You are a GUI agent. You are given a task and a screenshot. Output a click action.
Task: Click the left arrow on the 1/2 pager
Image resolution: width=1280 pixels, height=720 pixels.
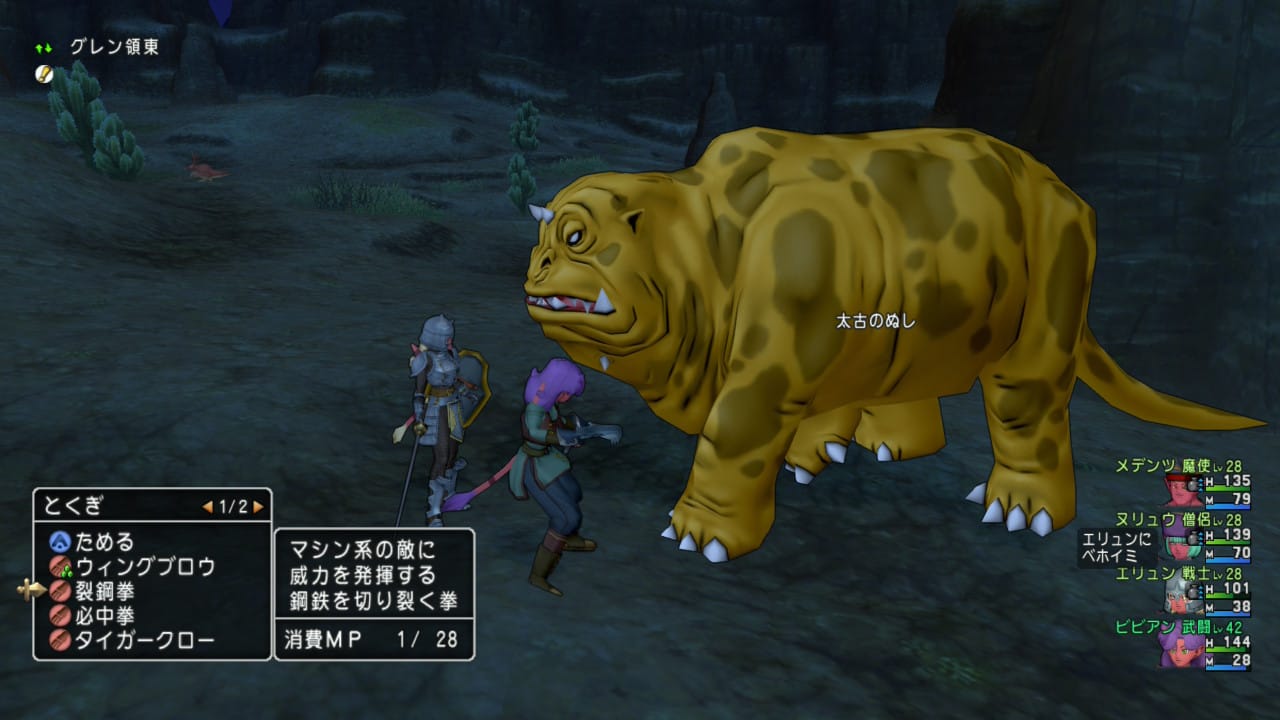click(208, 507)
